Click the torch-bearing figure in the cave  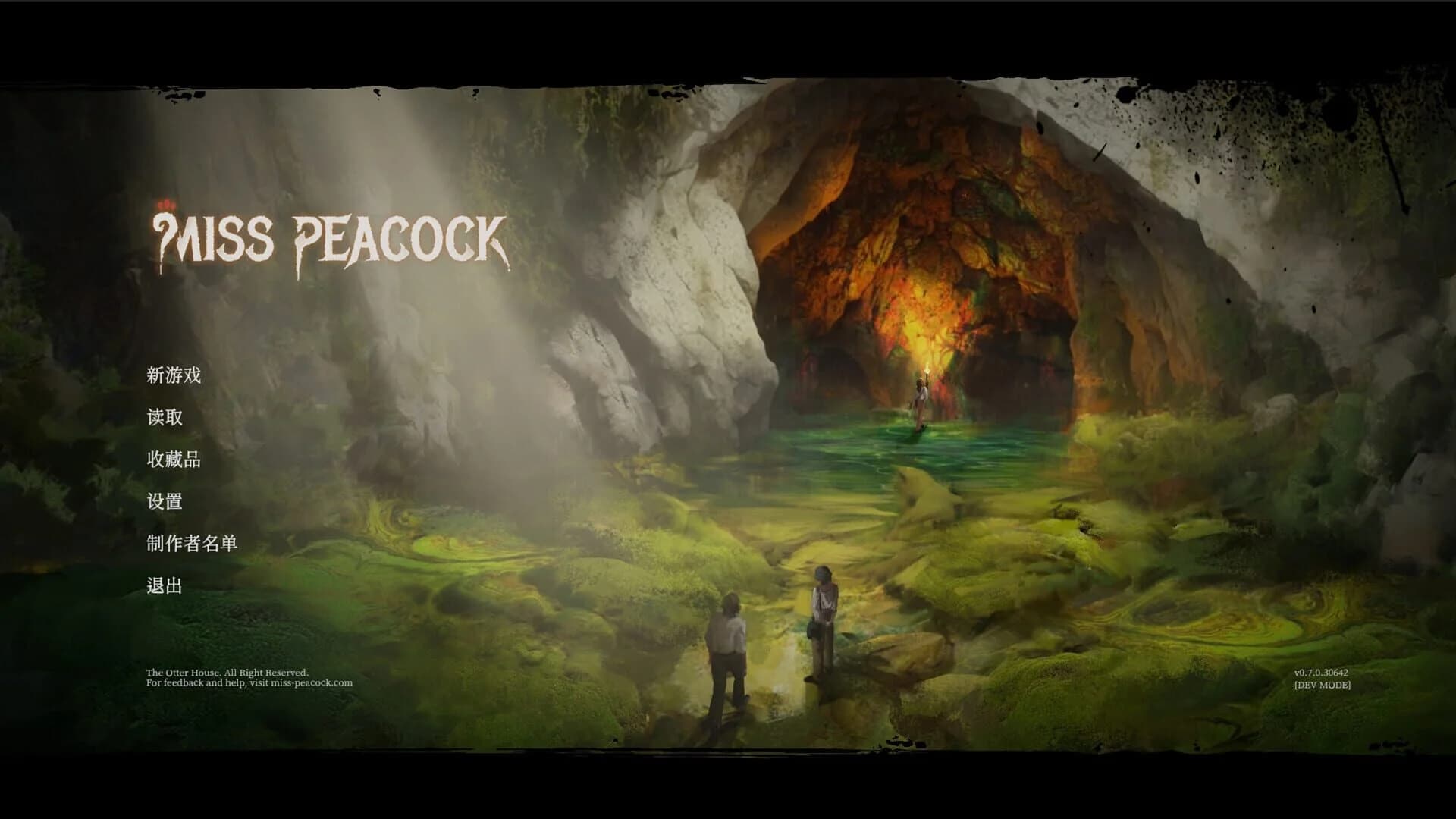click(920, 394)
